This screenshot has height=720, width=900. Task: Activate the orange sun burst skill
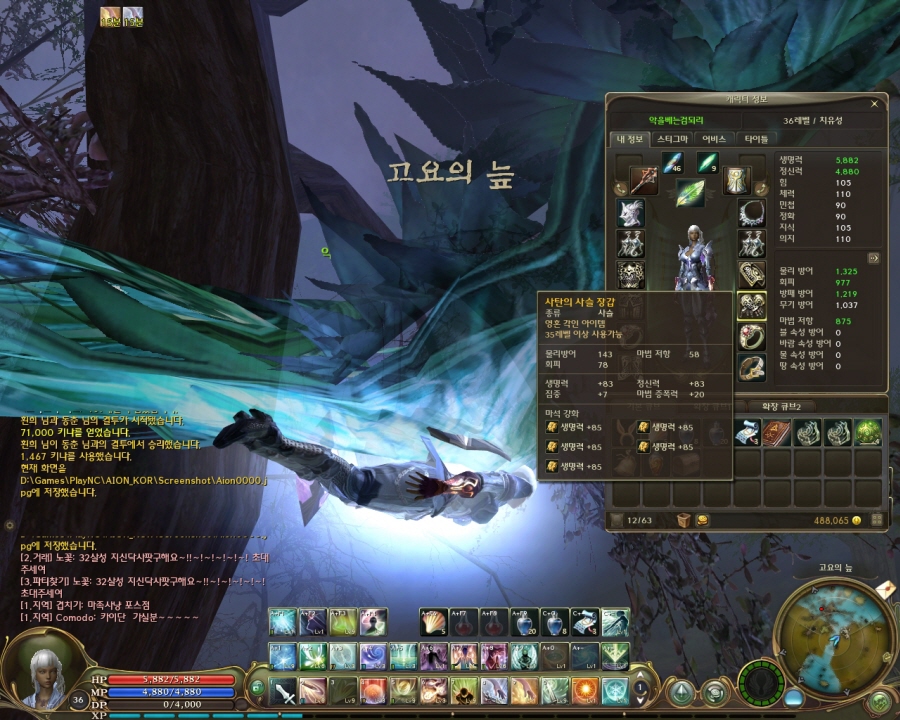coord(585,690)
